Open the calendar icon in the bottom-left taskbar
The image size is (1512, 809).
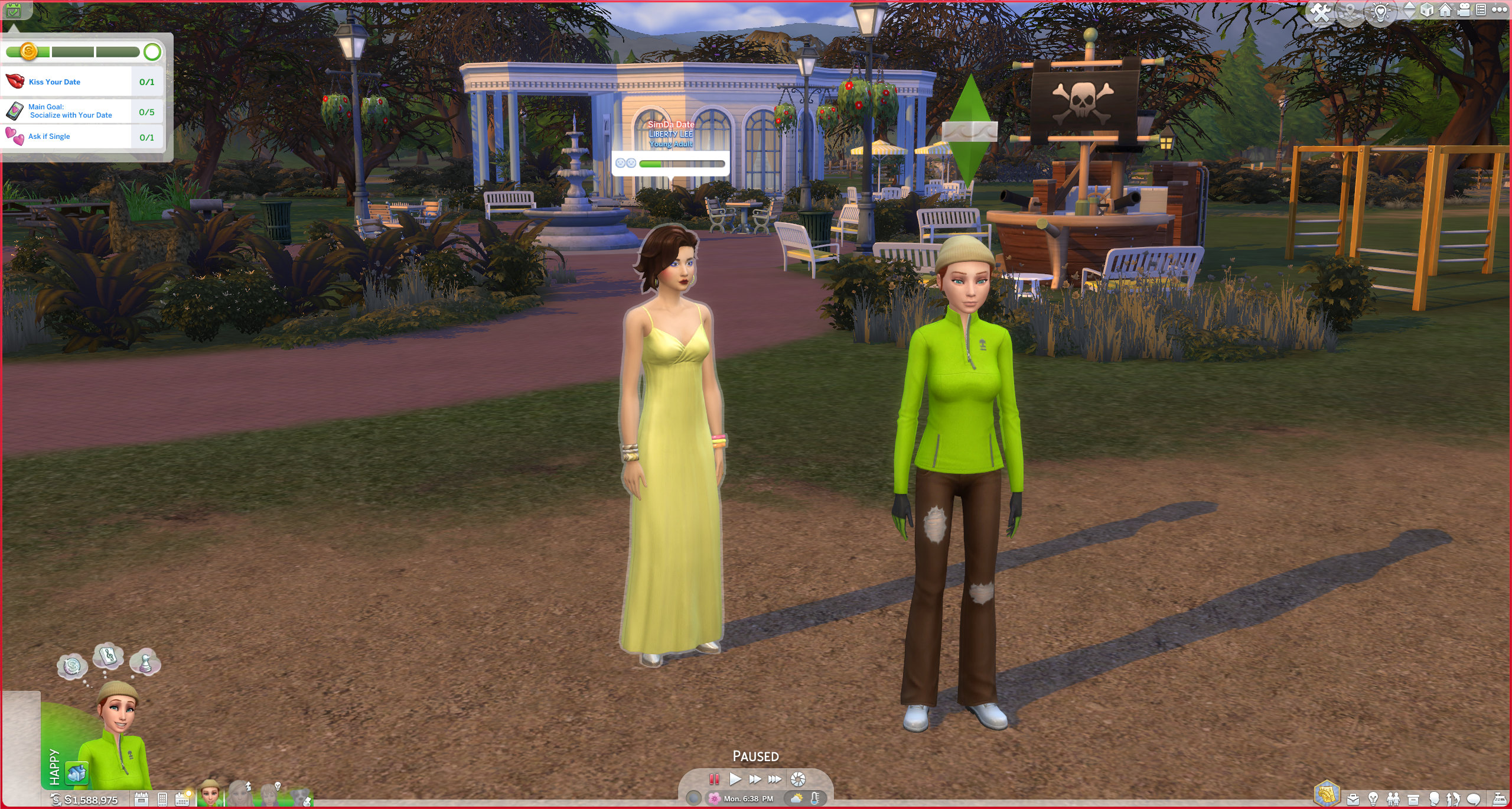tap(182, 799)
